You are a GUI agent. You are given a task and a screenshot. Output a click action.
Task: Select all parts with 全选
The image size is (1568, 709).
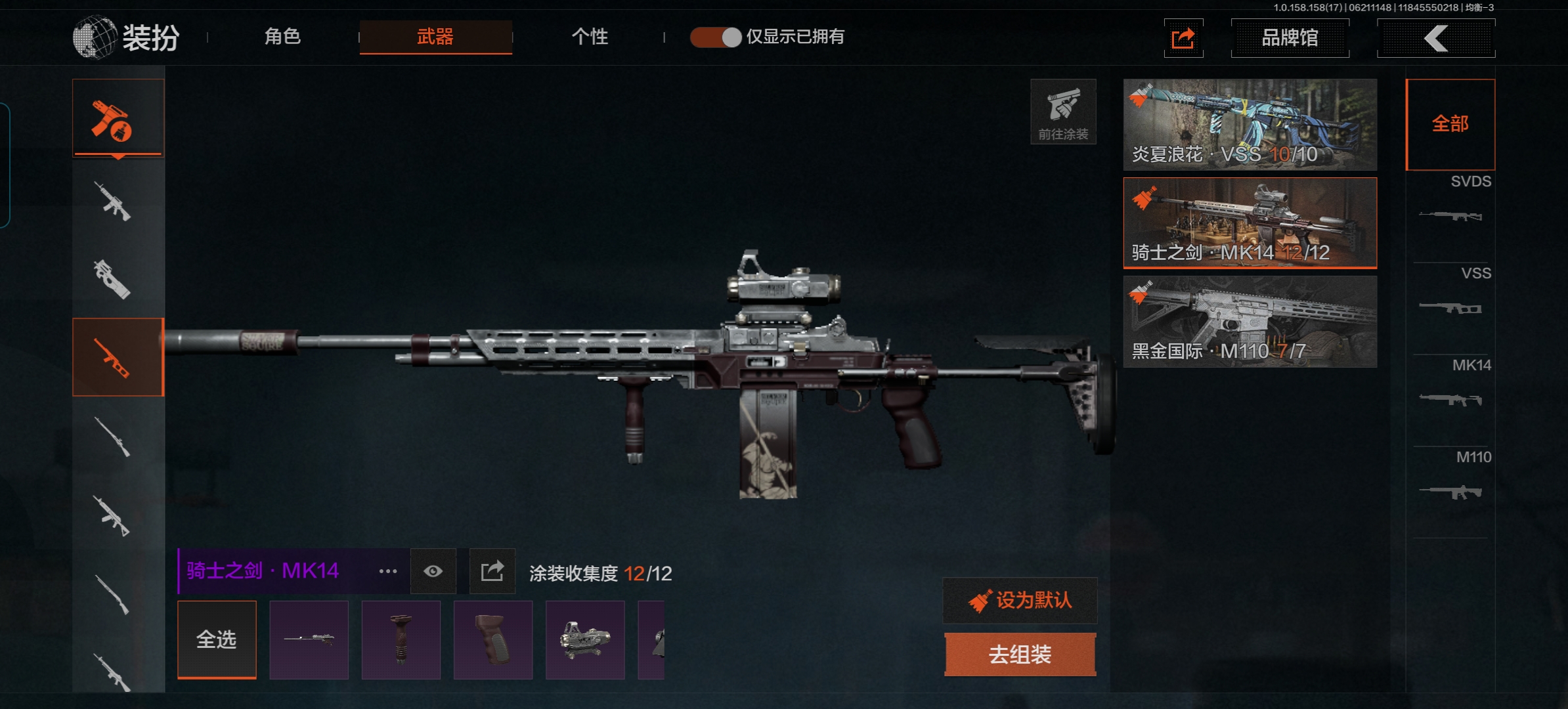pyautogui.click(x=217, y=639)
